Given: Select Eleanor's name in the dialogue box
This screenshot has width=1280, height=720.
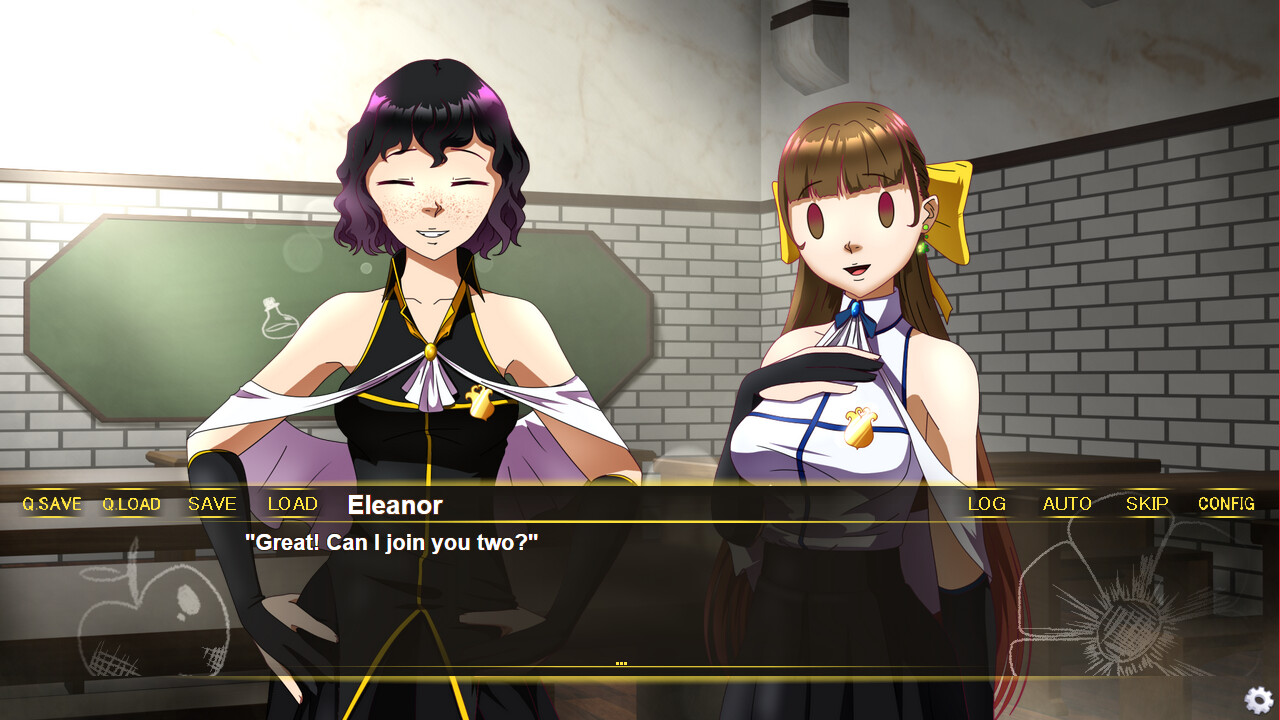Looking at the screenshot, I should 394,505.
